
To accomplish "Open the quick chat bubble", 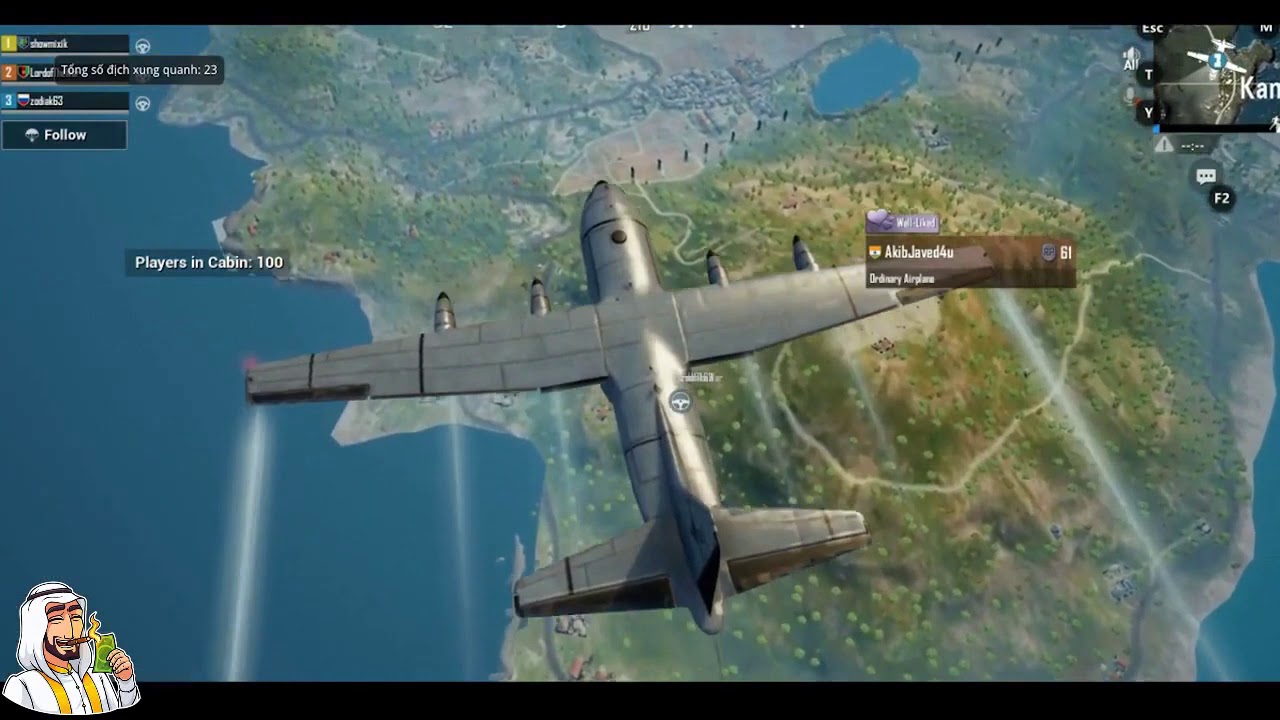I will [1206, 177].
